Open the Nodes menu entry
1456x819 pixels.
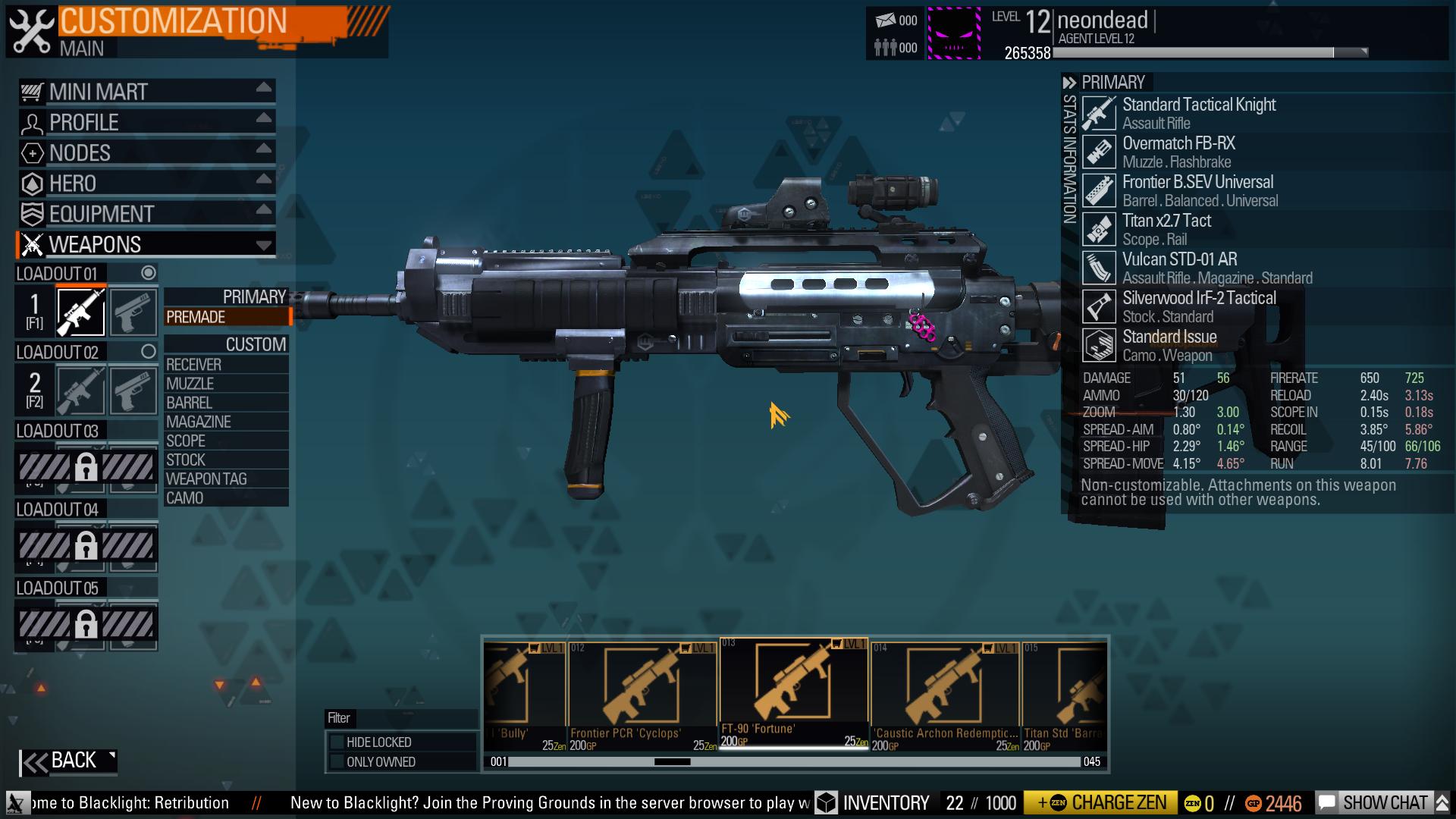146,152
